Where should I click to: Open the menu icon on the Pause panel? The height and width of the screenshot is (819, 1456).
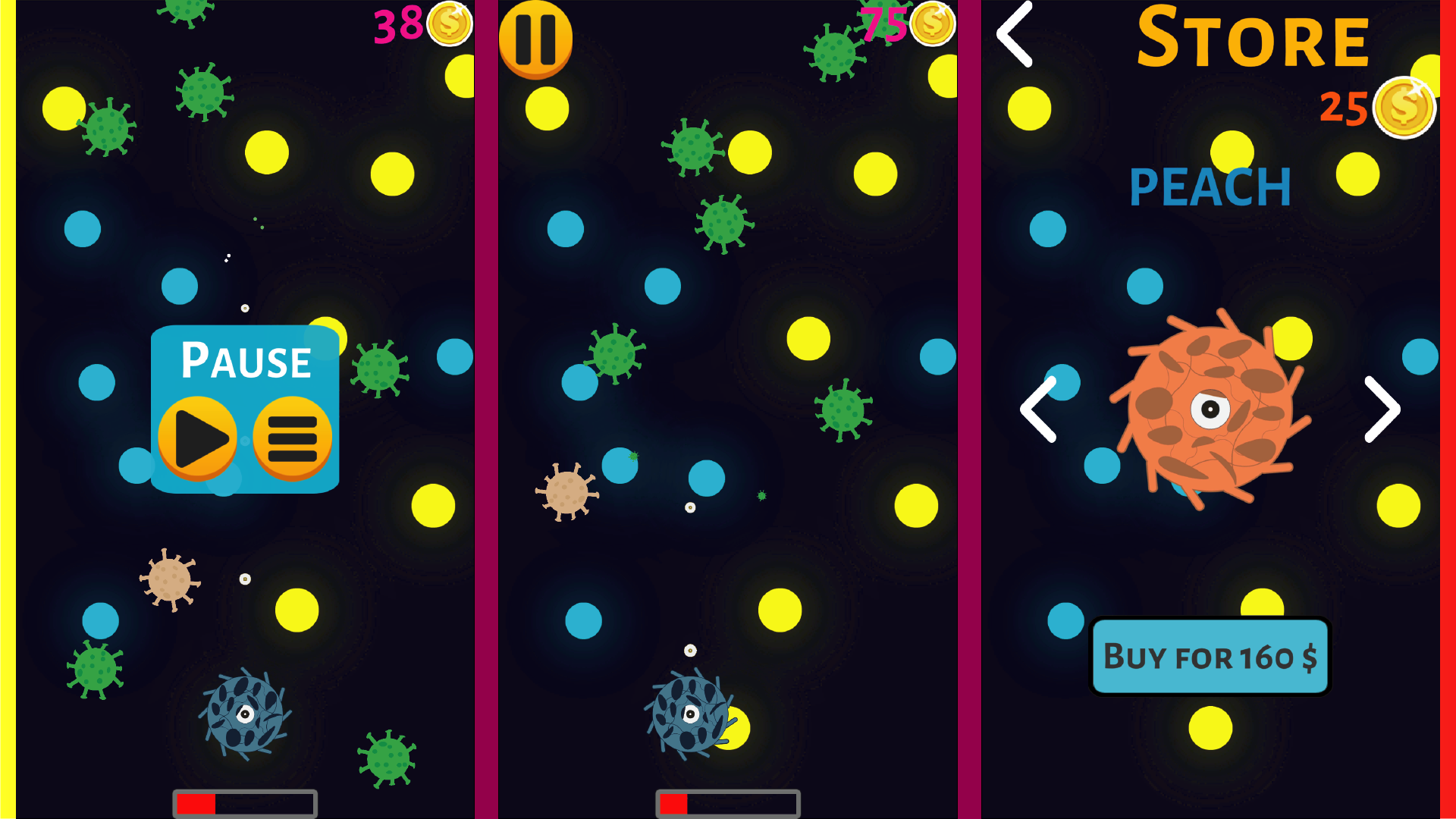click(x=292, y=438)
